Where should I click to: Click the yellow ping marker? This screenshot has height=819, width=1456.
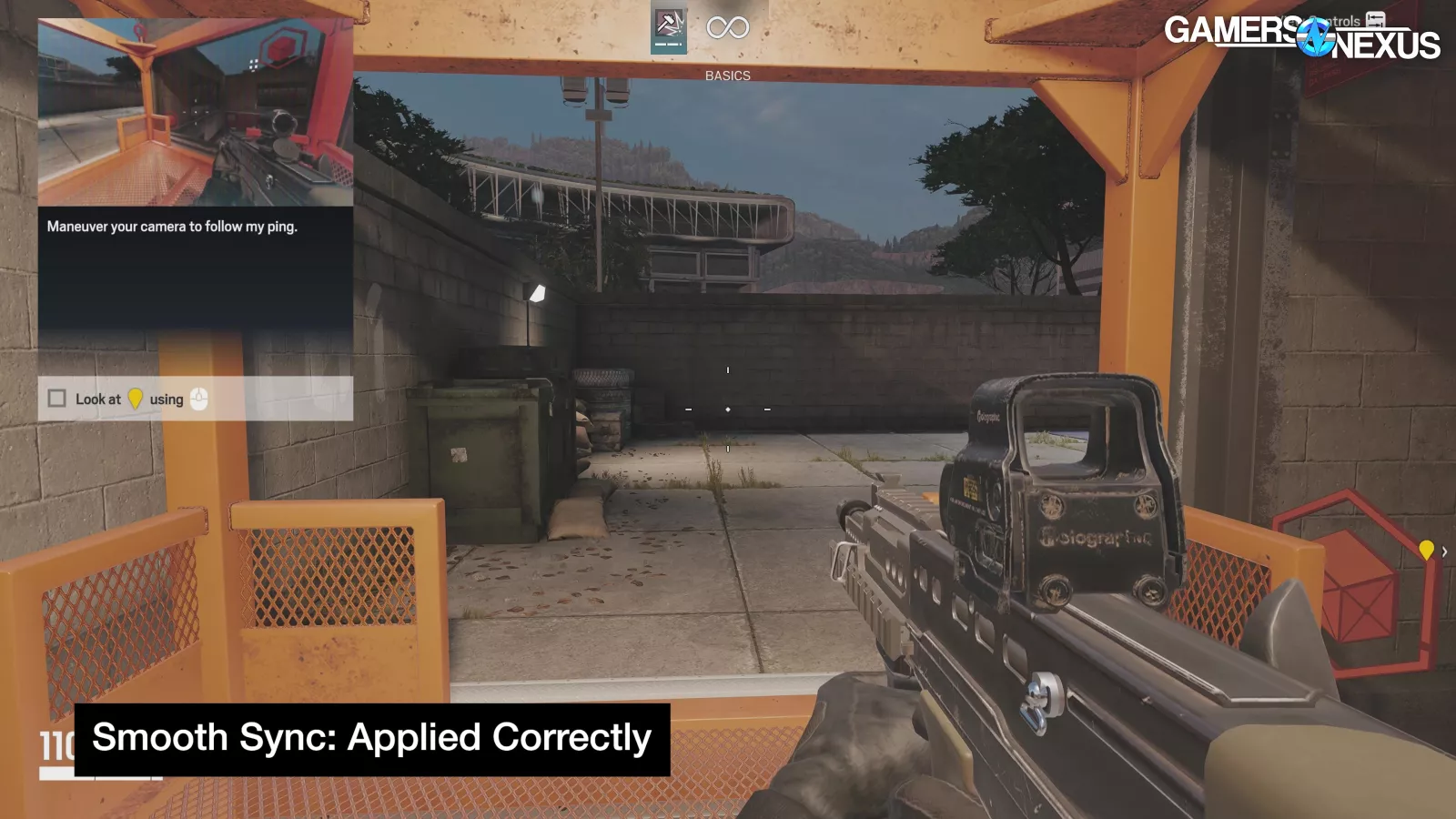[x=1426, y=549]
